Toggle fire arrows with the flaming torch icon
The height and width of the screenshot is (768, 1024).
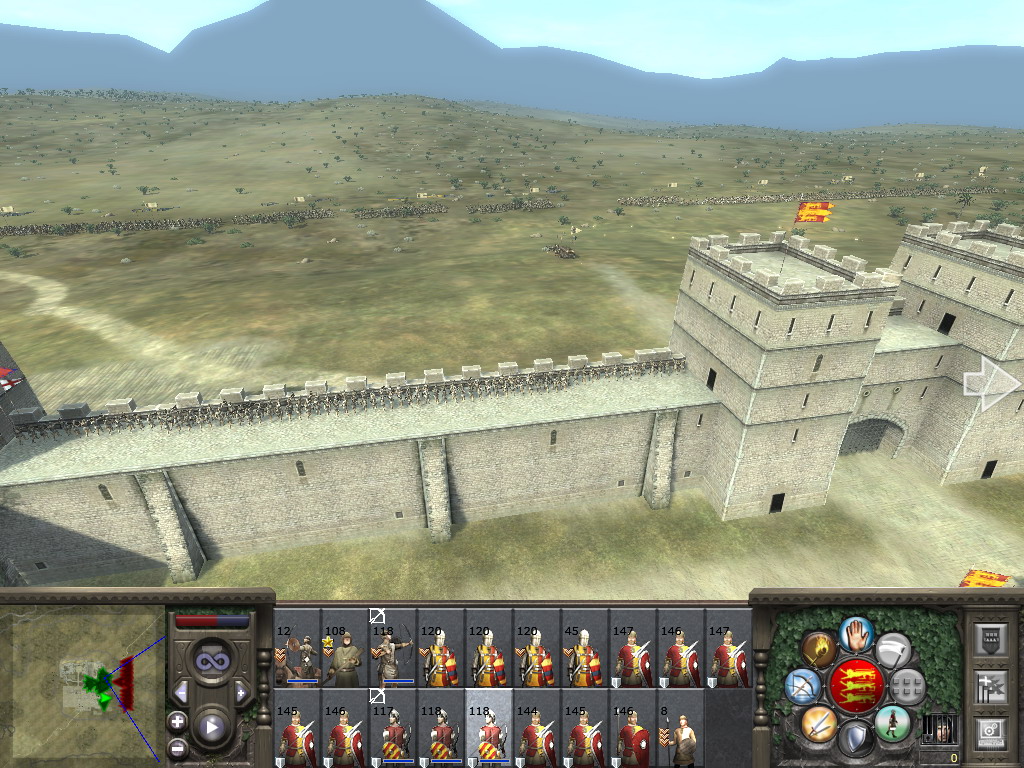point(819,650)
